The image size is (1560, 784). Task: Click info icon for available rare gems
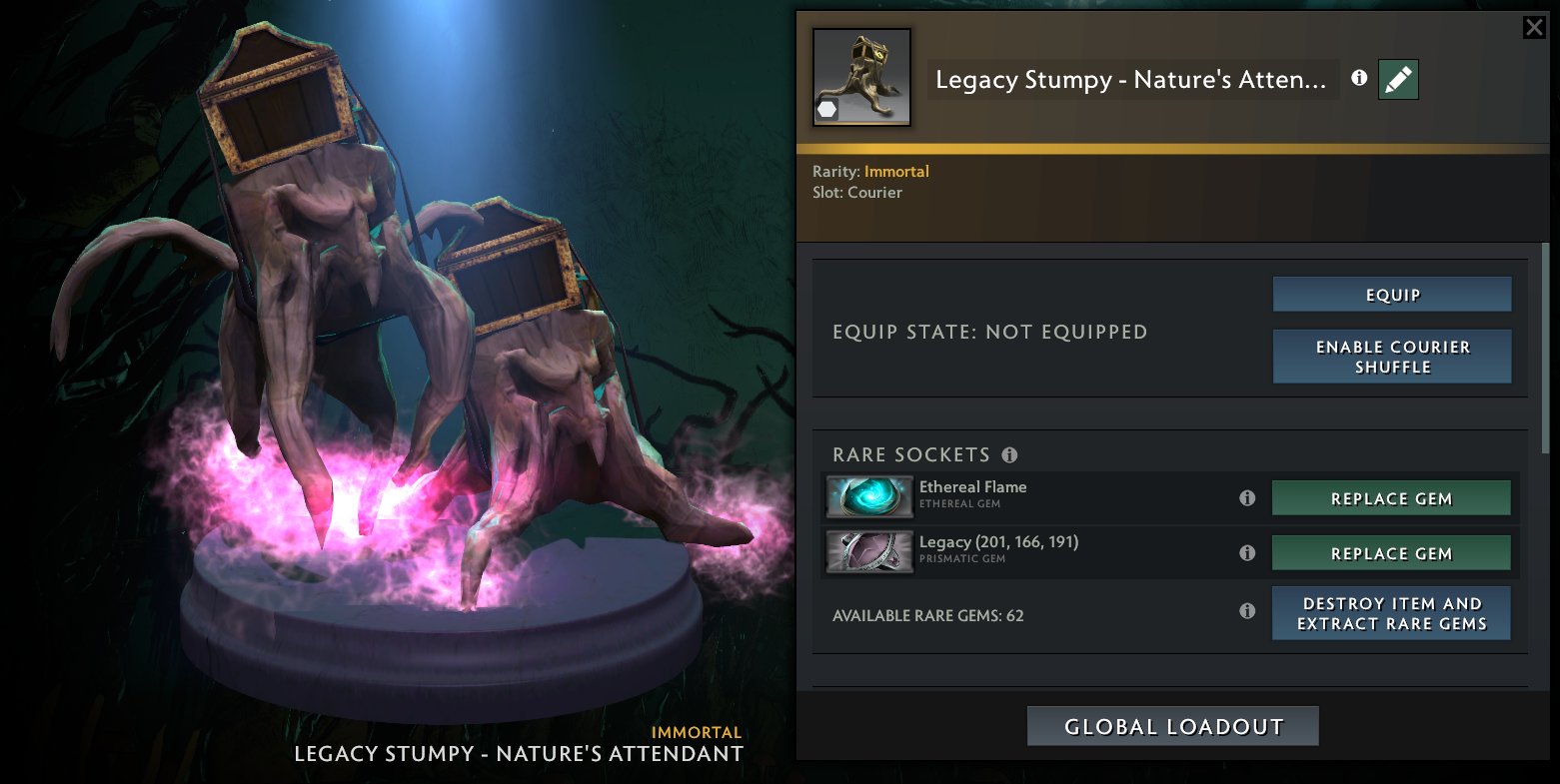pos(1247,610)
